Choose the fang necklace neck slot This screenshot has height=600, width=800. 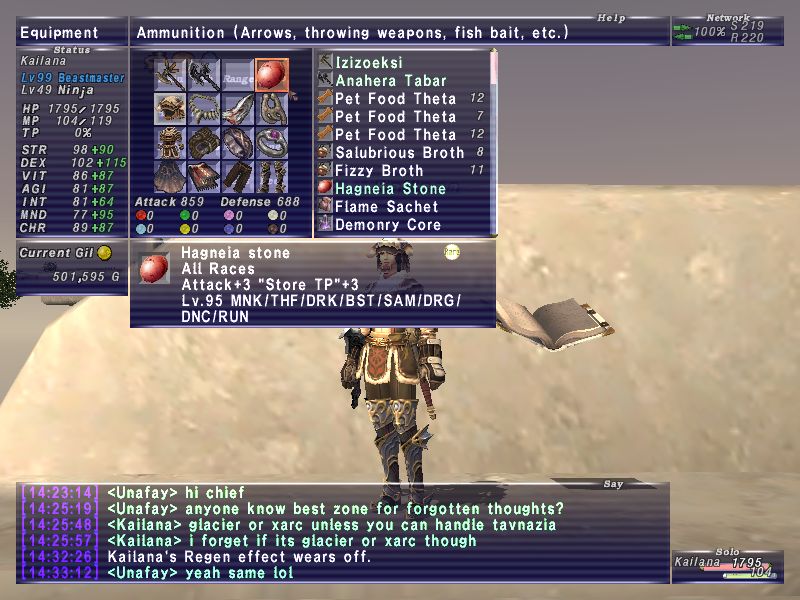click(x=205, y=108)
